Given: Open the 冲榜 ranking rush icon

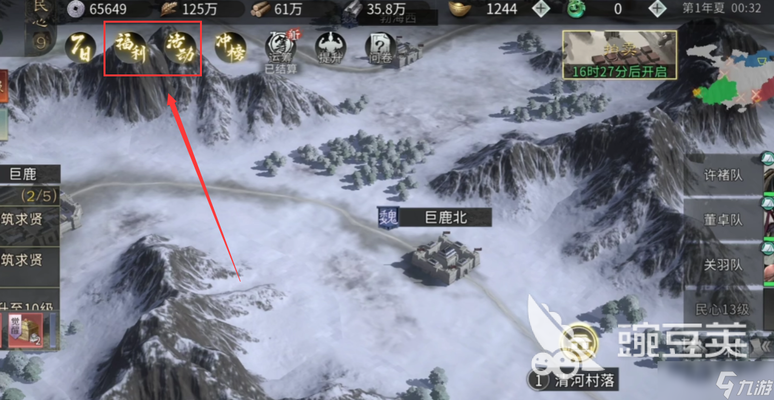Looking at the screenshot, I should click(x=230, y=46).
